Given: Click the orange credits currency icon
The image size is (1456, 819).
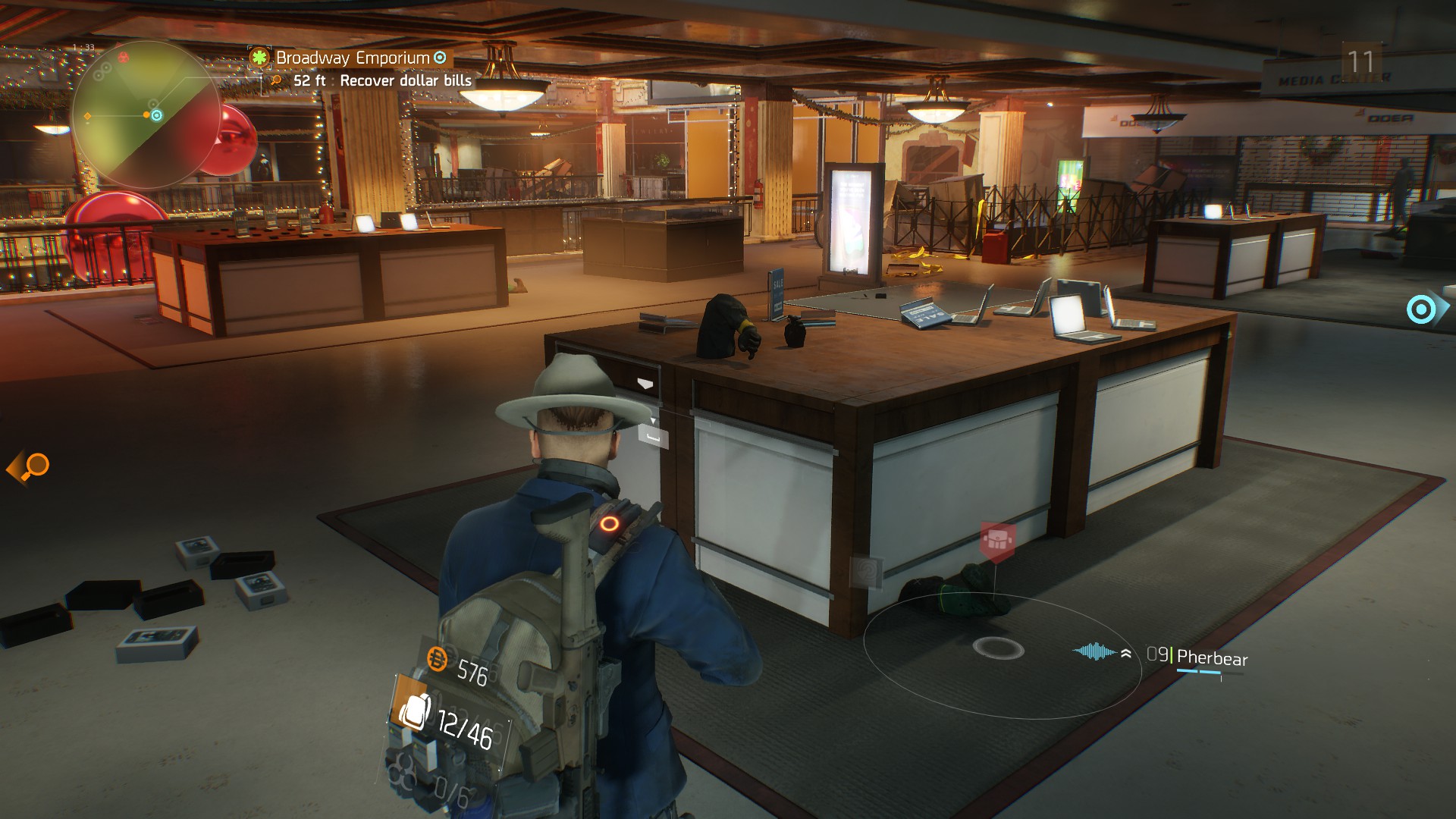Looking at the screenshot, I should pyautogui.click(x=438, y=659).
